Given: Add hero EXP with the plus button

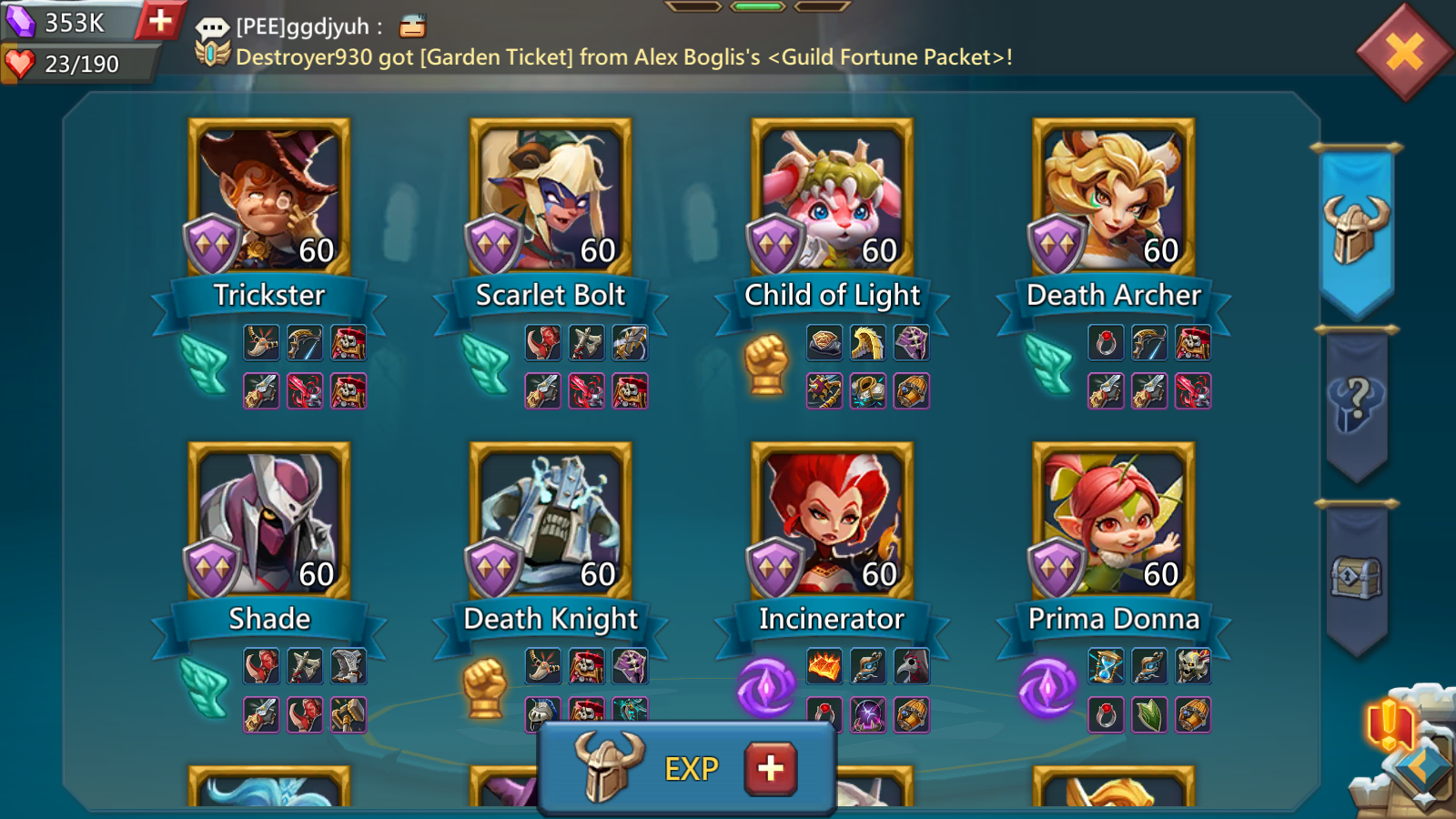Looking at the screenshot, I should [x=770, y=769].
